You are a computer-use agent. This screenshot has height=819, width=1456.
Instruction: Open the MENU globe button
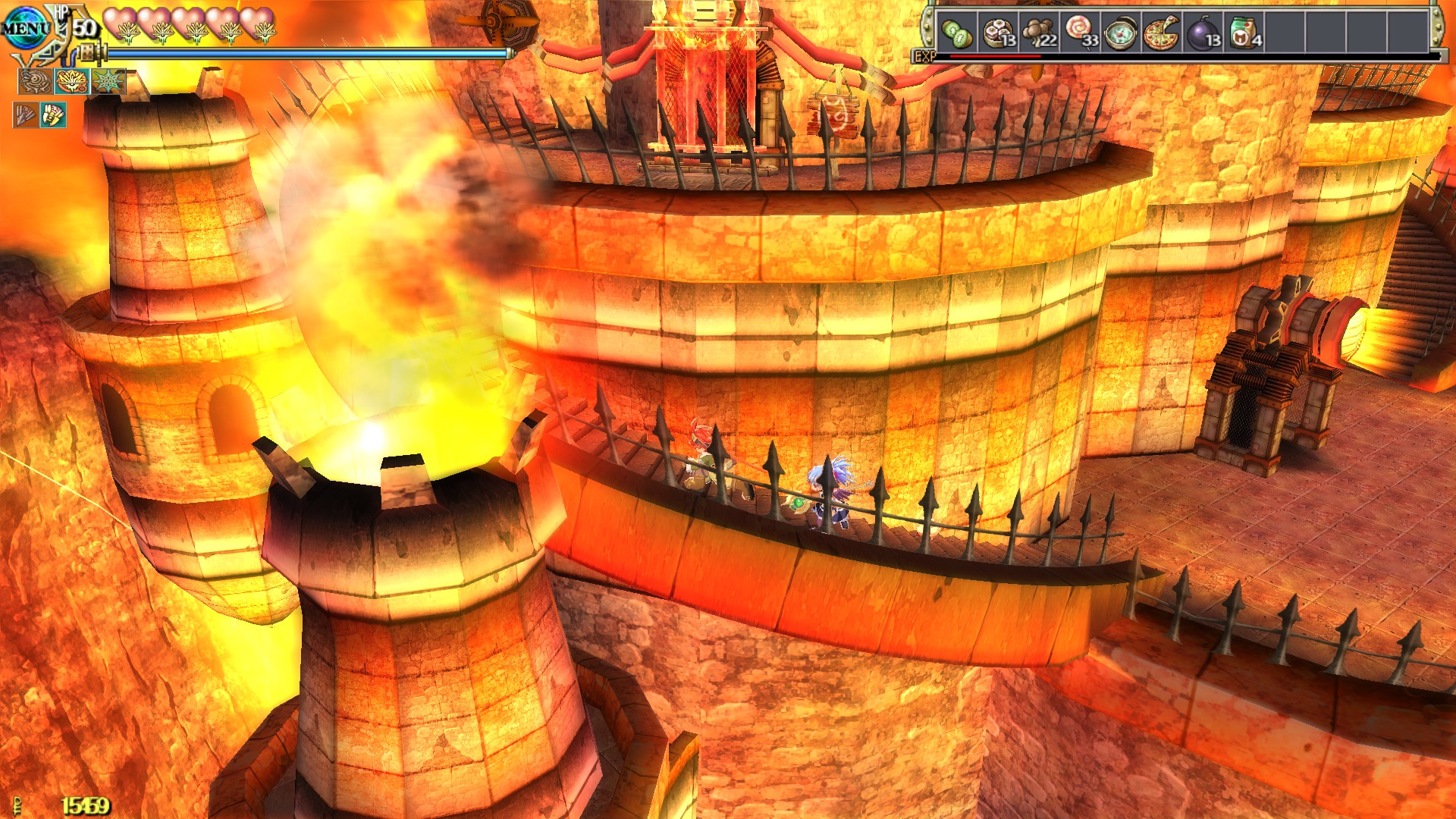pos(24,27)
